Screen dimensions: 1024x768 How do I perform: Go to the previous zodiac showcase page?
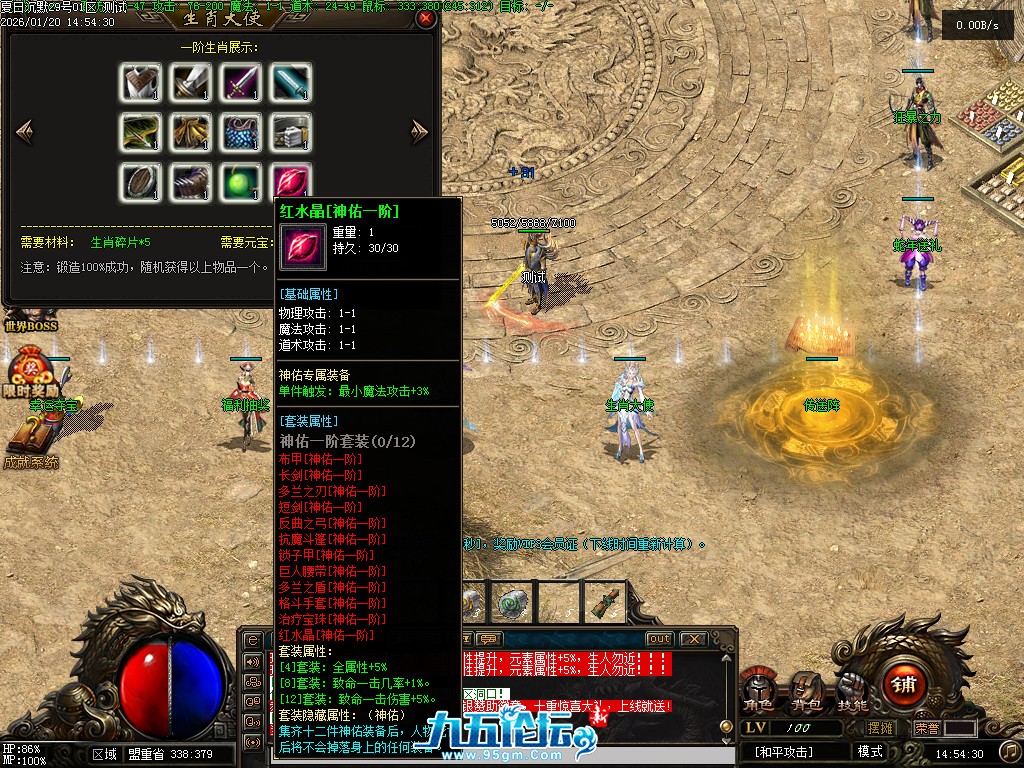click(x=25, y=131)
